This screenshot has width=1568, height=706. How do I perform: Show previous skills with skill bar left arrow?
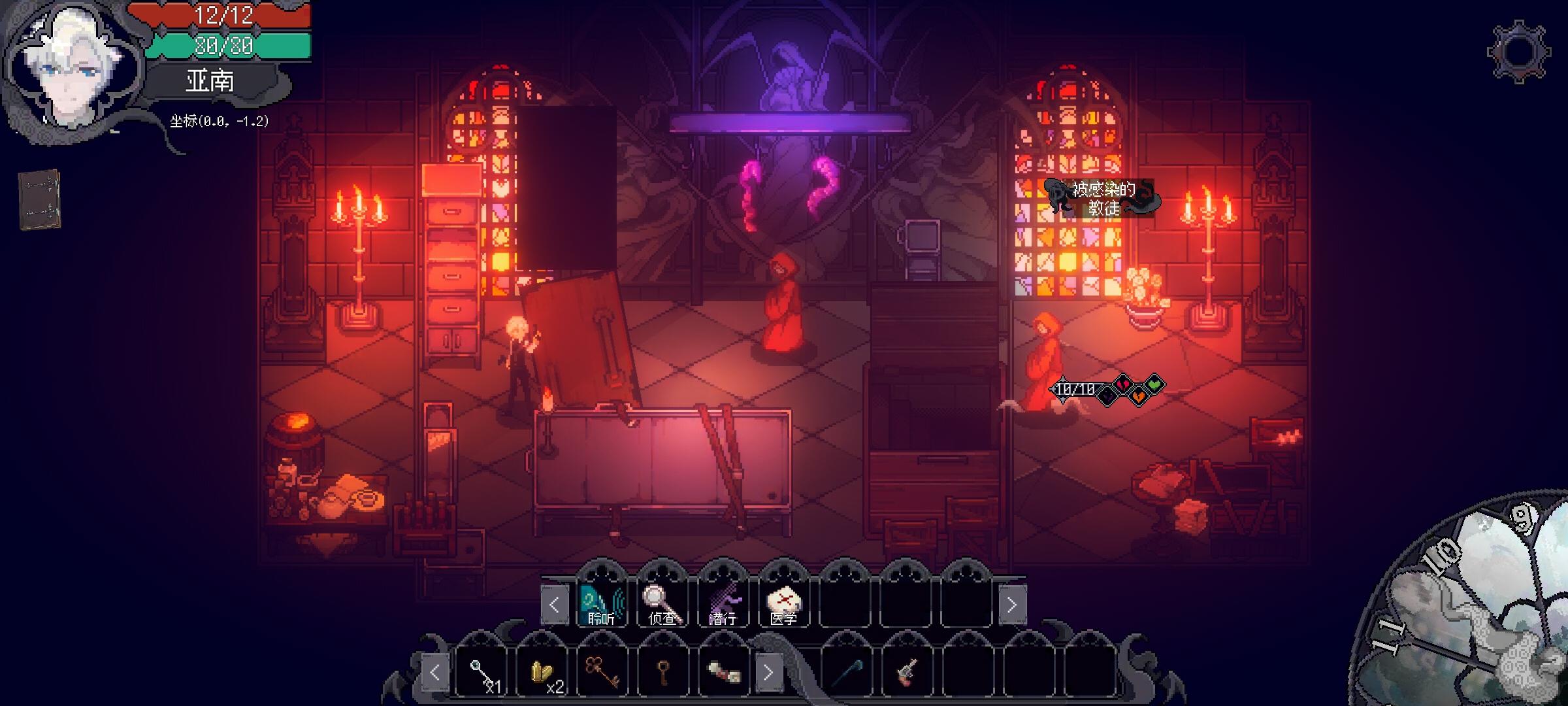pos(554,605)
